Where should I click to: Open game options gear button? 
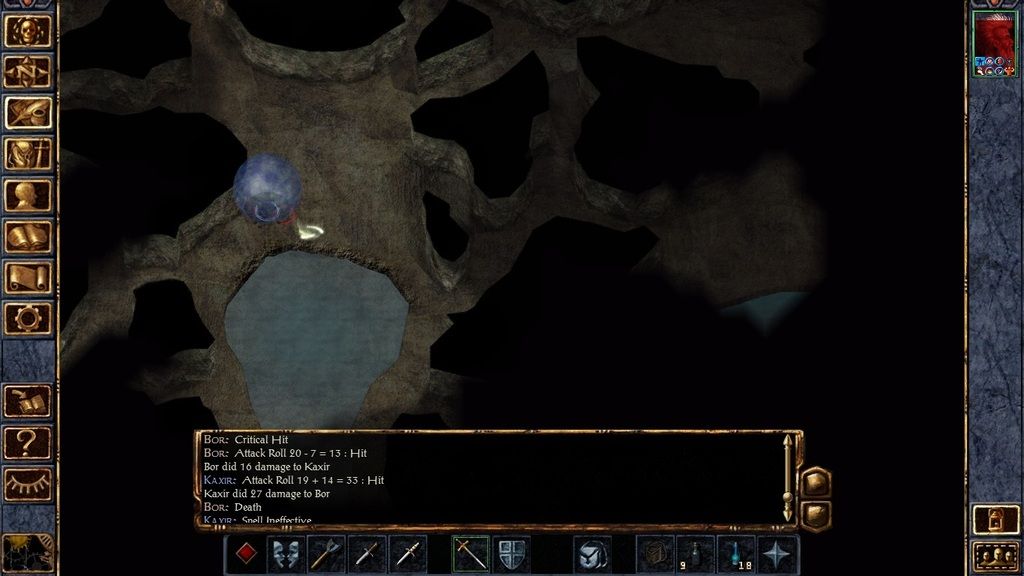pos(28,318)
